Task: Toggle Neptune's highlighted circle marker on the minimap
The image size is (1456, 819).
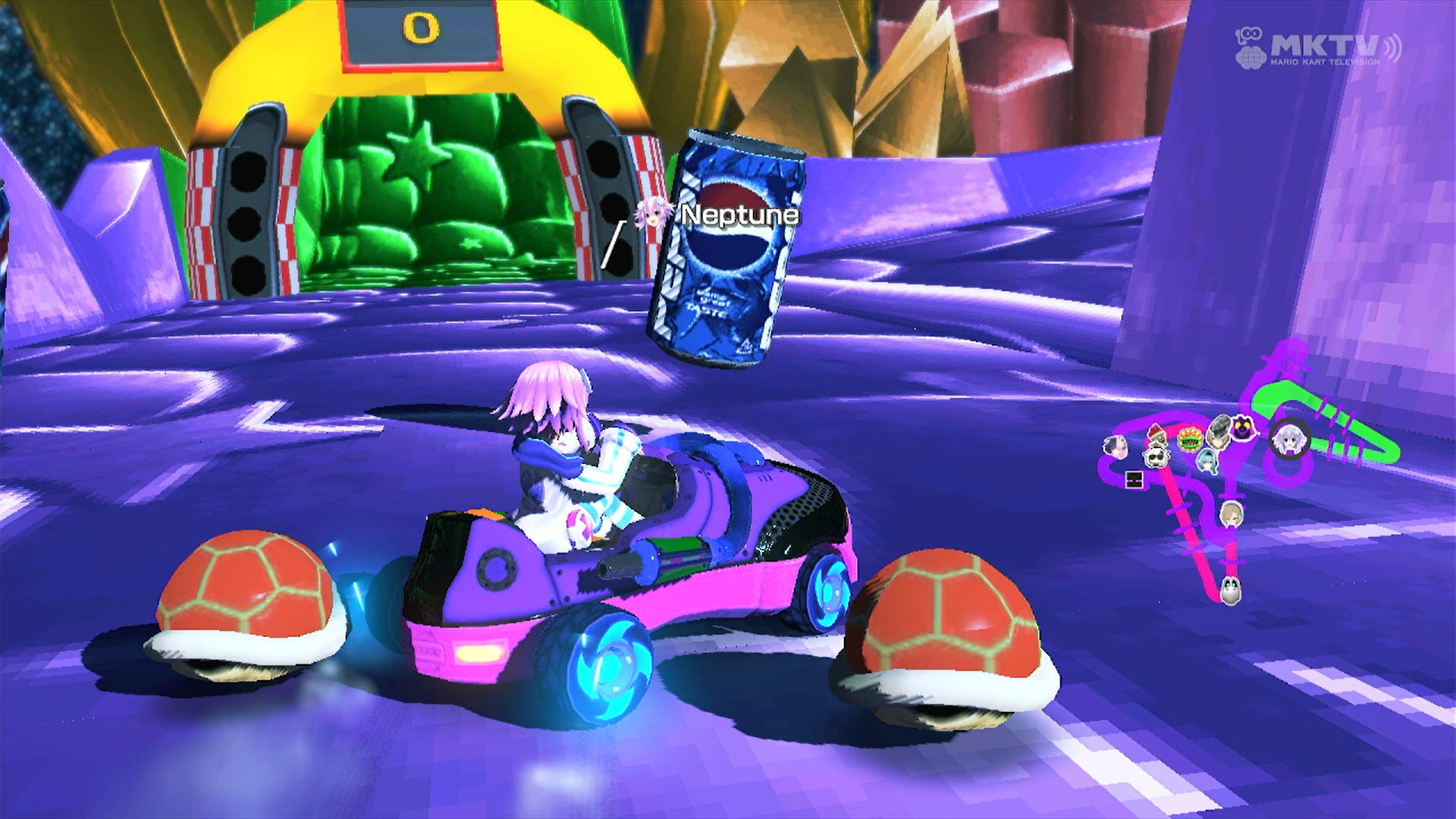Action: pyautogui.click(x=1289, y=440)
